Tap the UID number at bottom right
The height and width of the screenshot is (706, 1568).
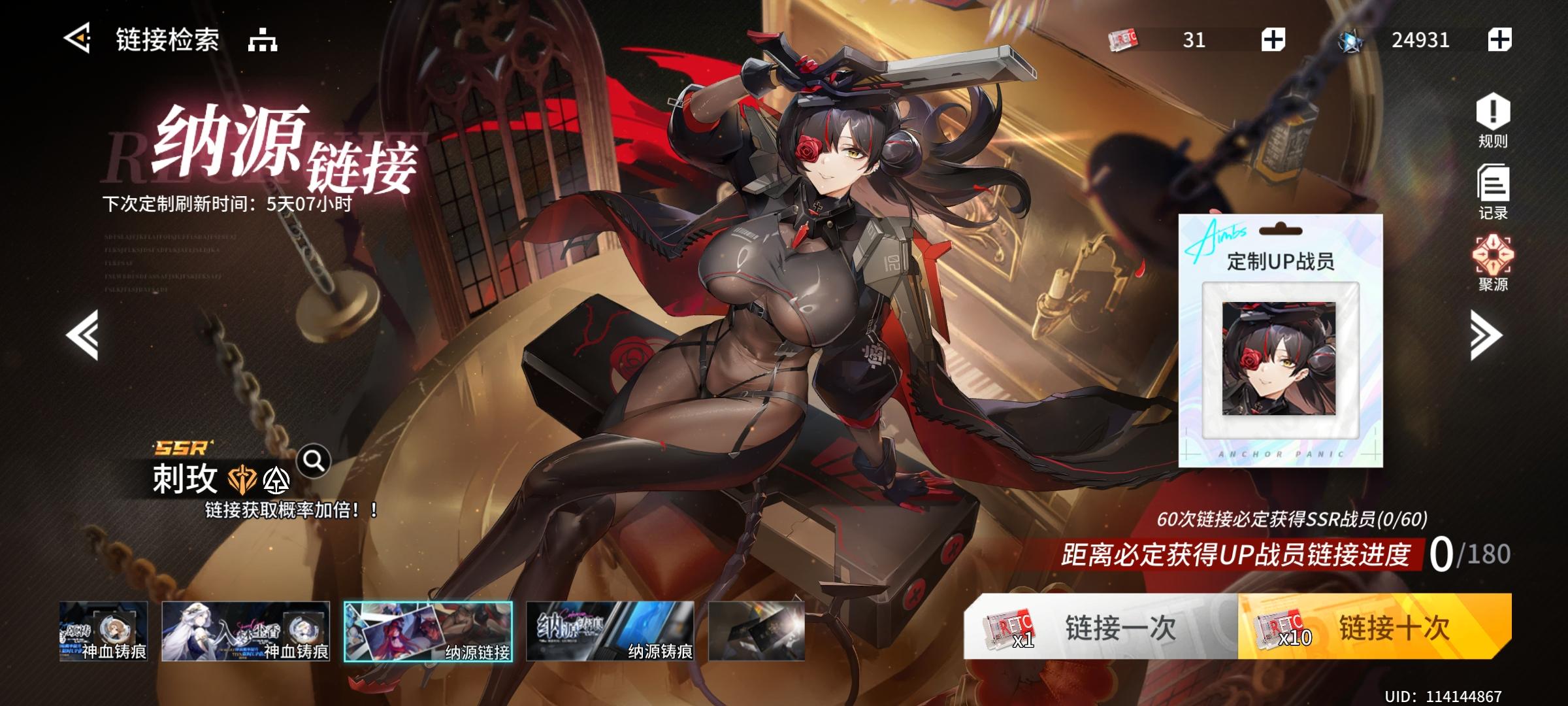tap(1463, 696)
